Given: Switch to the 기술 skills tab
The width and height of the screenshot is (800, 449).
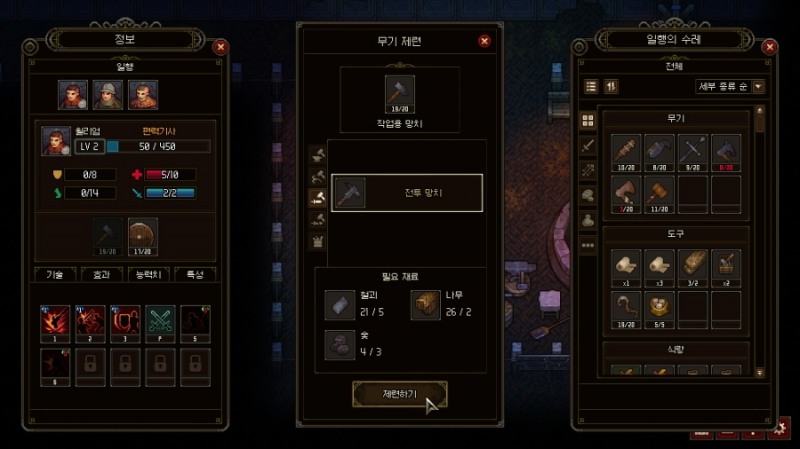Looking at the screenshot, I should pos(55,274).
